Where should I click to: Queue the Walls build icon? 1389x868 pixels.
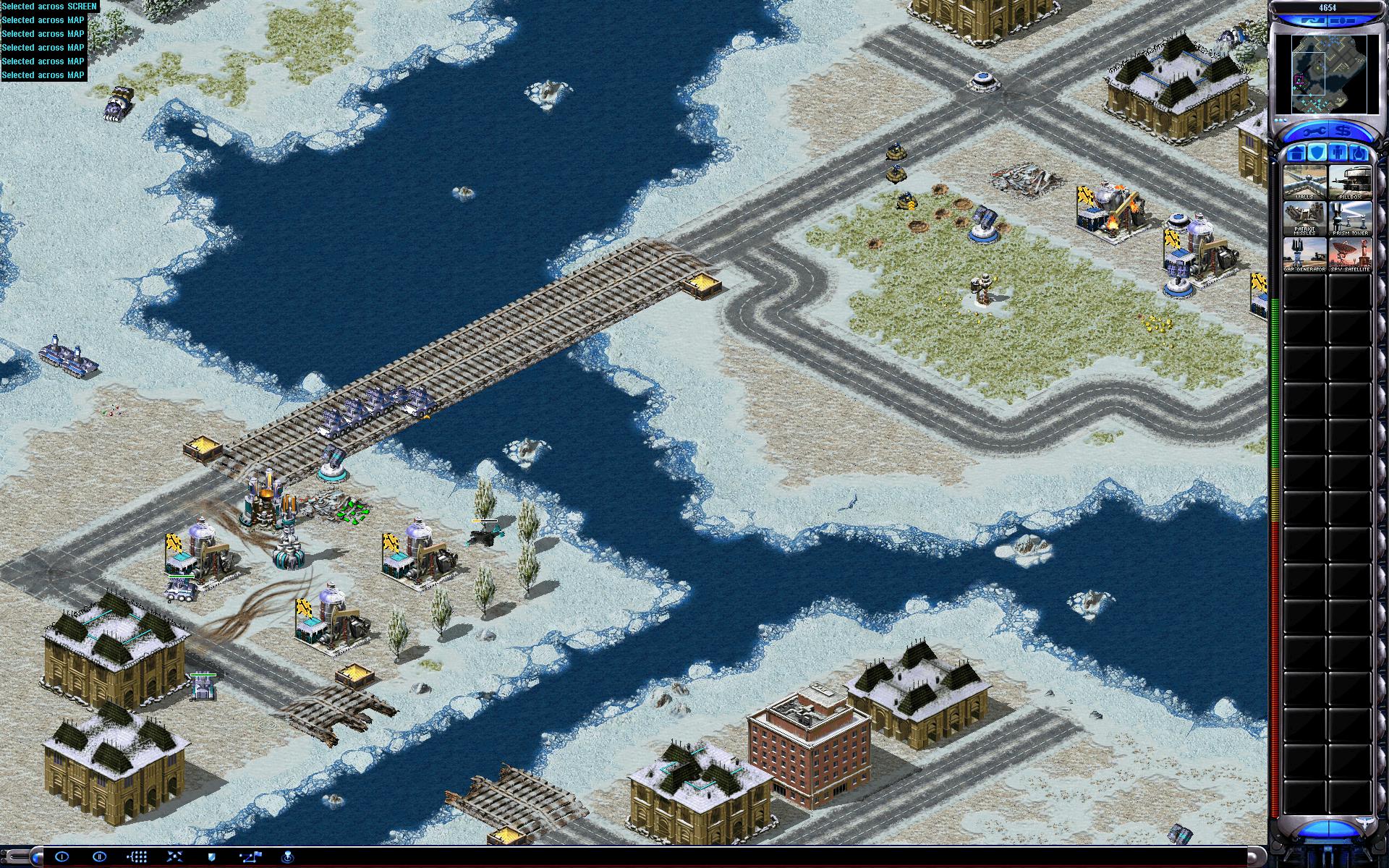tap(1304, 182)
